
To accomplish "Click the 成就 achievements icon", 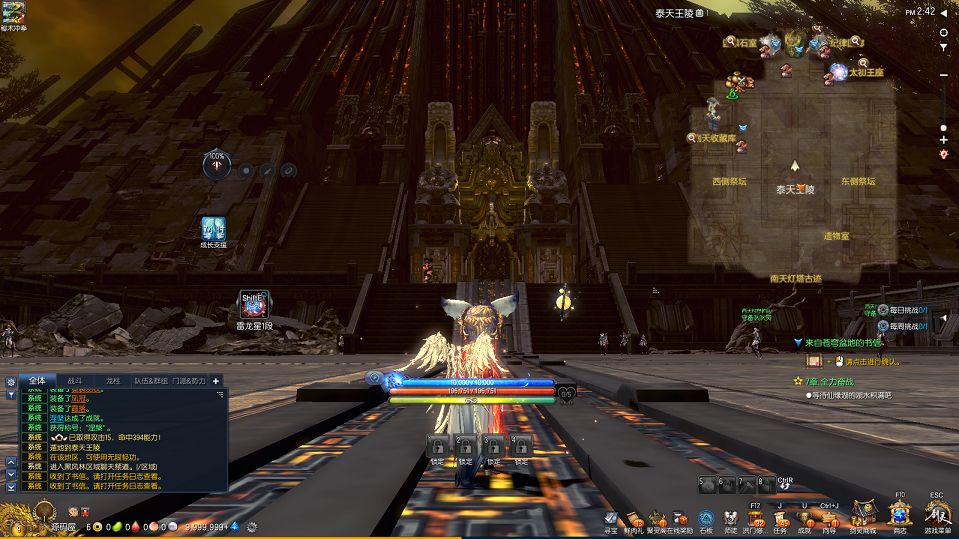I will tap(804, 518).
